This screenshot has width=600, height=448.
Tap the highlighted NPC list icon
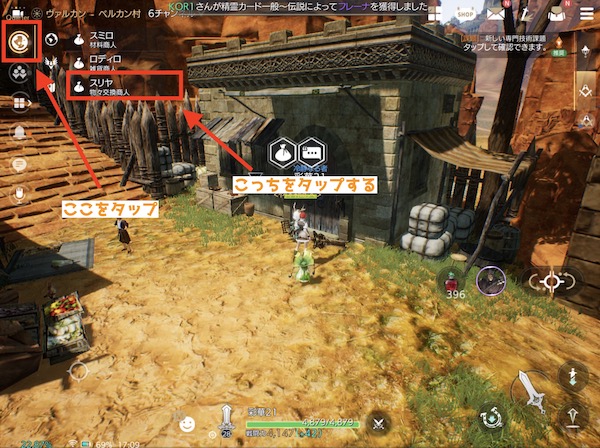click(x=19, y=41)
